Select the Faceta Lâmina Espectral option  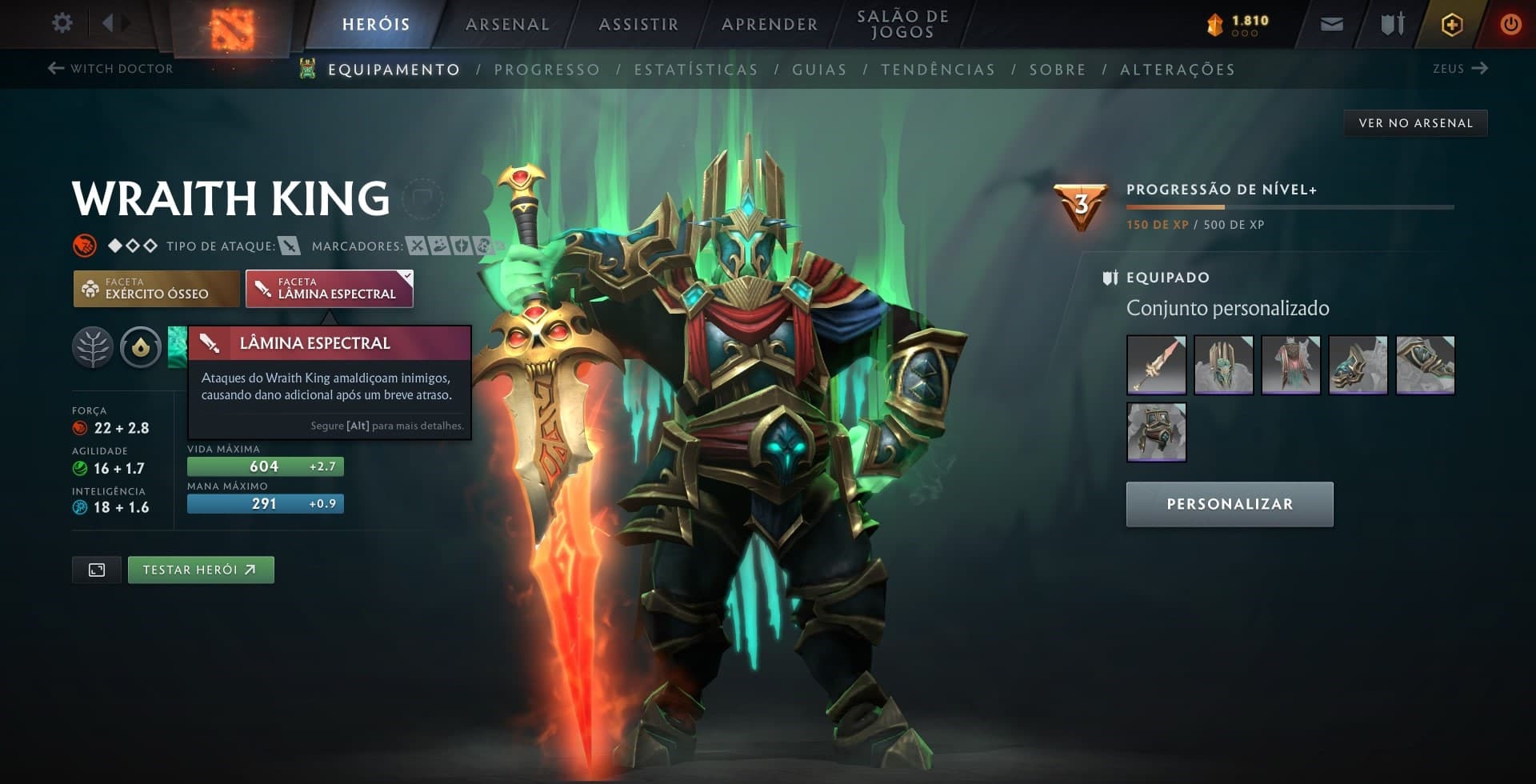[x=329, y=288]
